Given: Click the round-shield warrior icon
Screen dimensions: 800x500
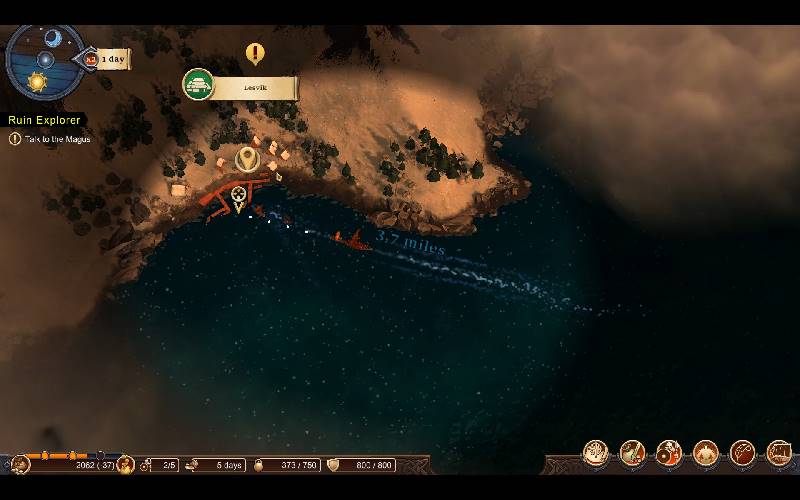Looking at the screenshot, I should [x=669, y=453].
